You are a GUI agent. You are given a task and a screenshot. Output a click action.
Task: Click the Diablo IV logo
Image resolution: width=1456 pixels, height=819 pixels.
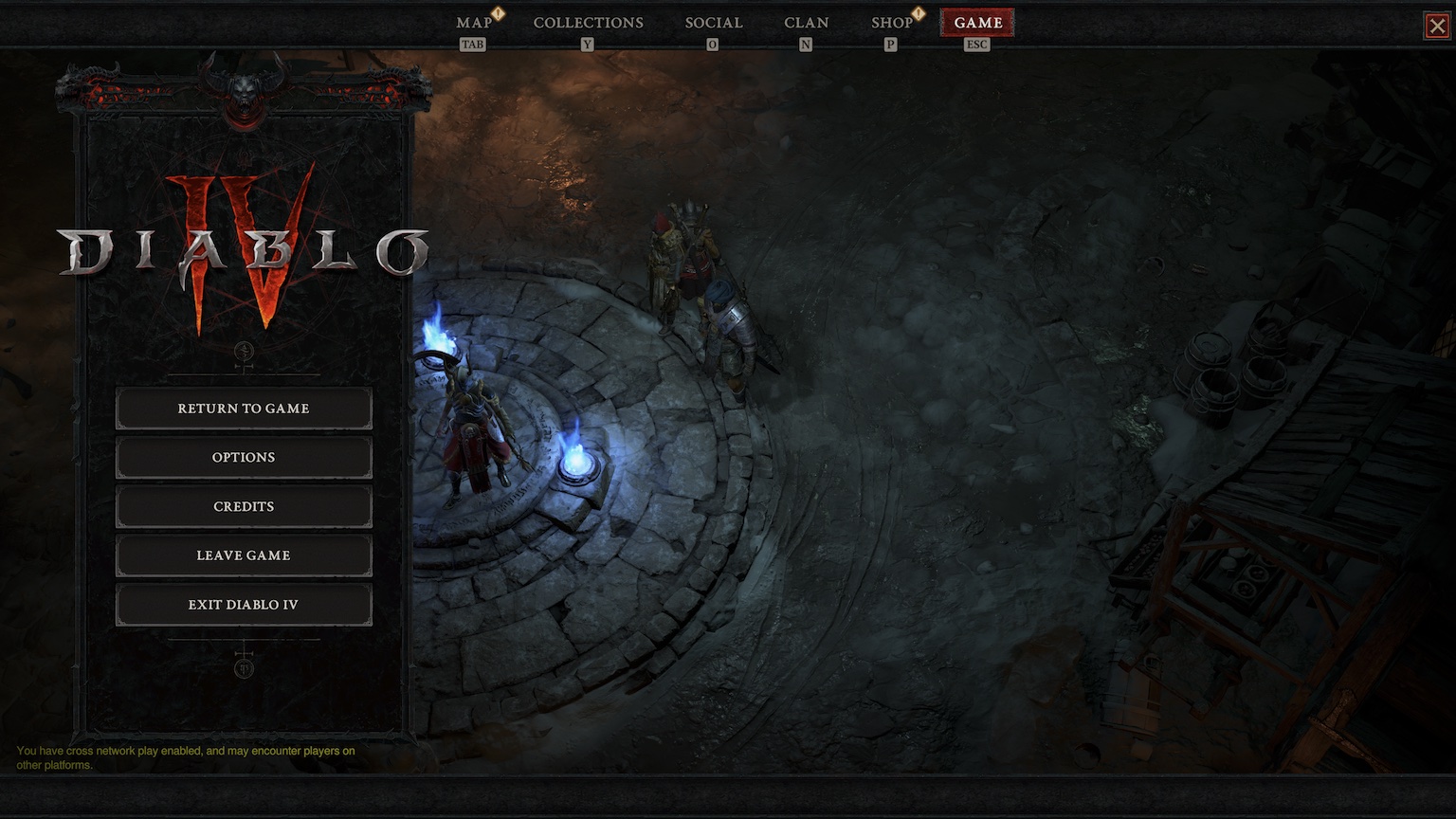245,245
